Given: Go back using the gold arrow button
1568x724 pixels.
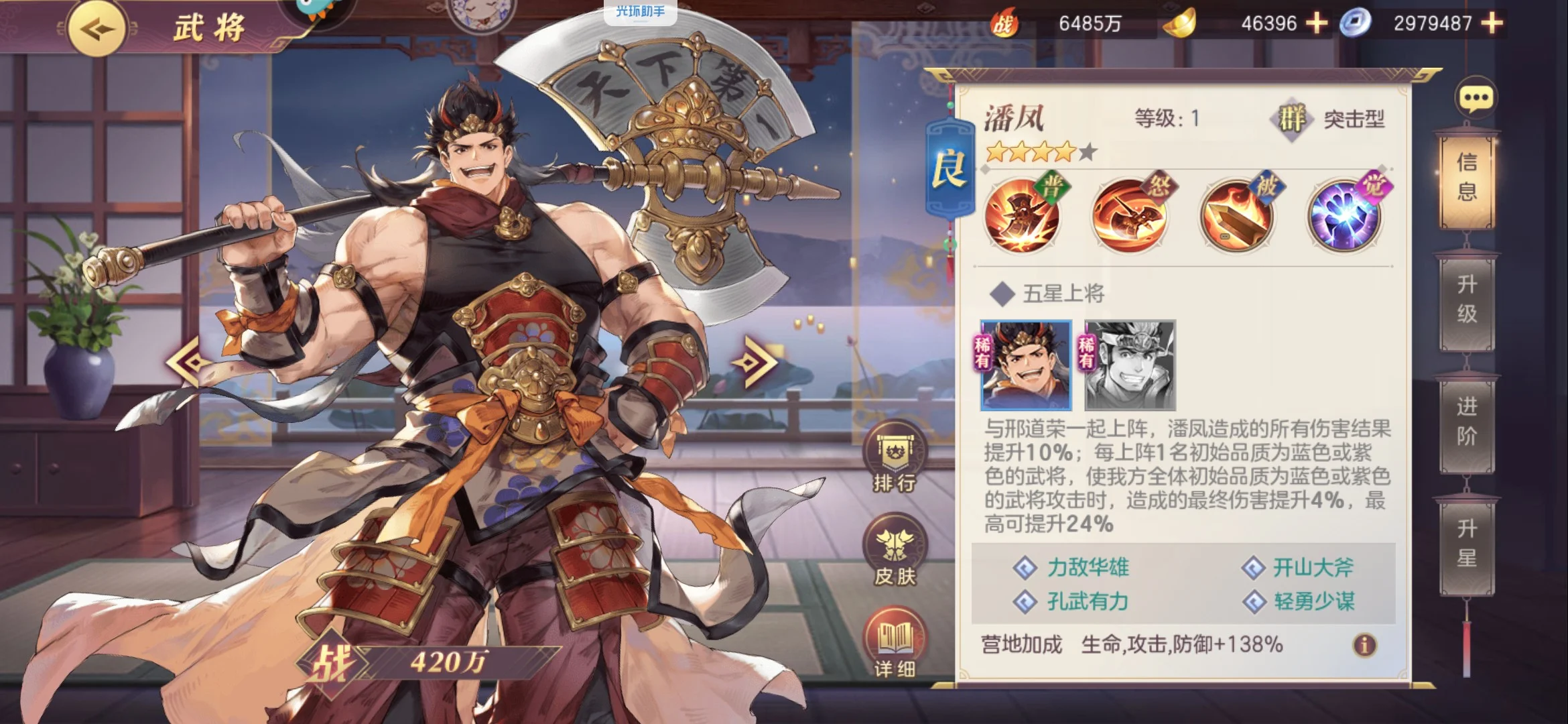Looking at the screenshot, I should pos(96,29).
